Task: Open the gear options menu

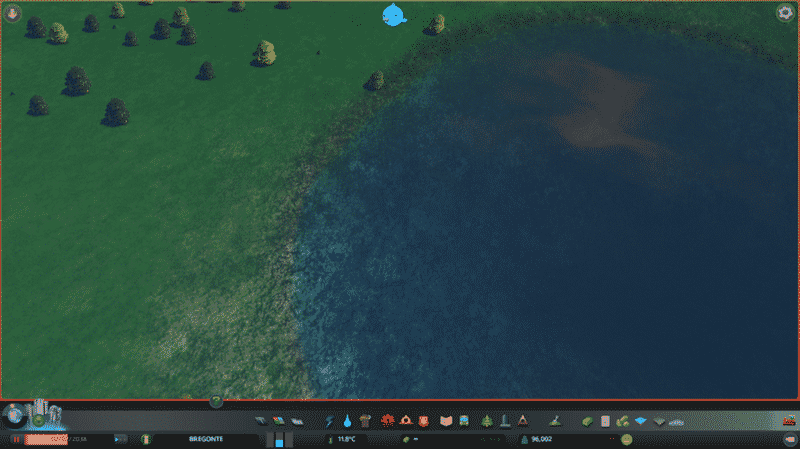Action: click(x=784, y=13)
